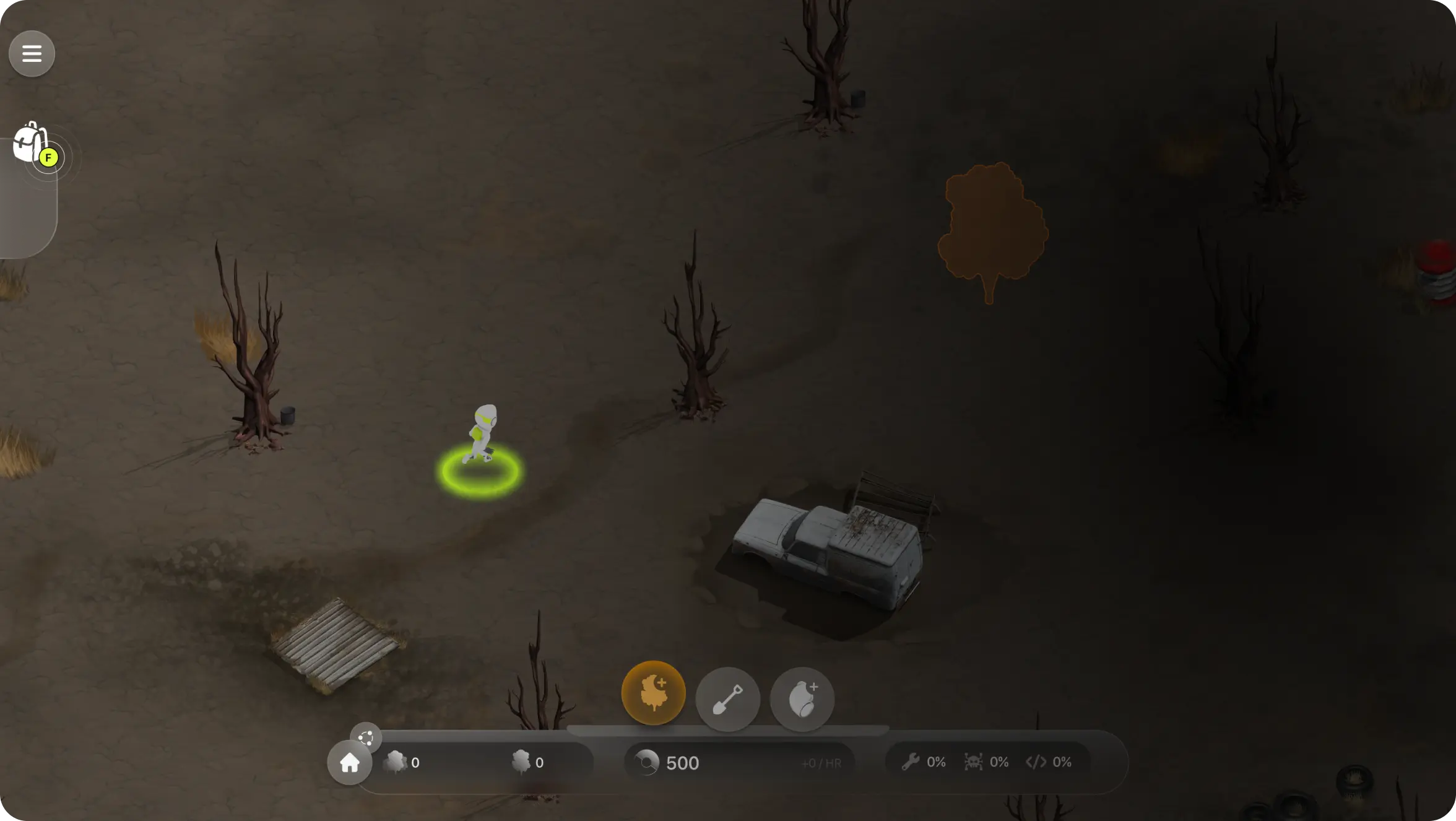The image size is (1456, 821).
Task: Open the backpack inventory
Action: (31, 142)
